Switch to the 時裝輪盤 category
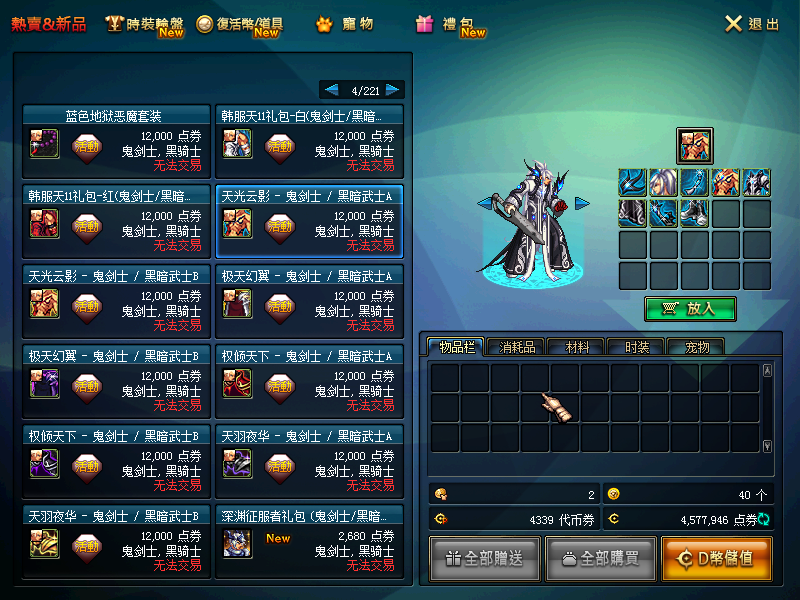Viewport: 800px width, 600px height. [145, 24]
